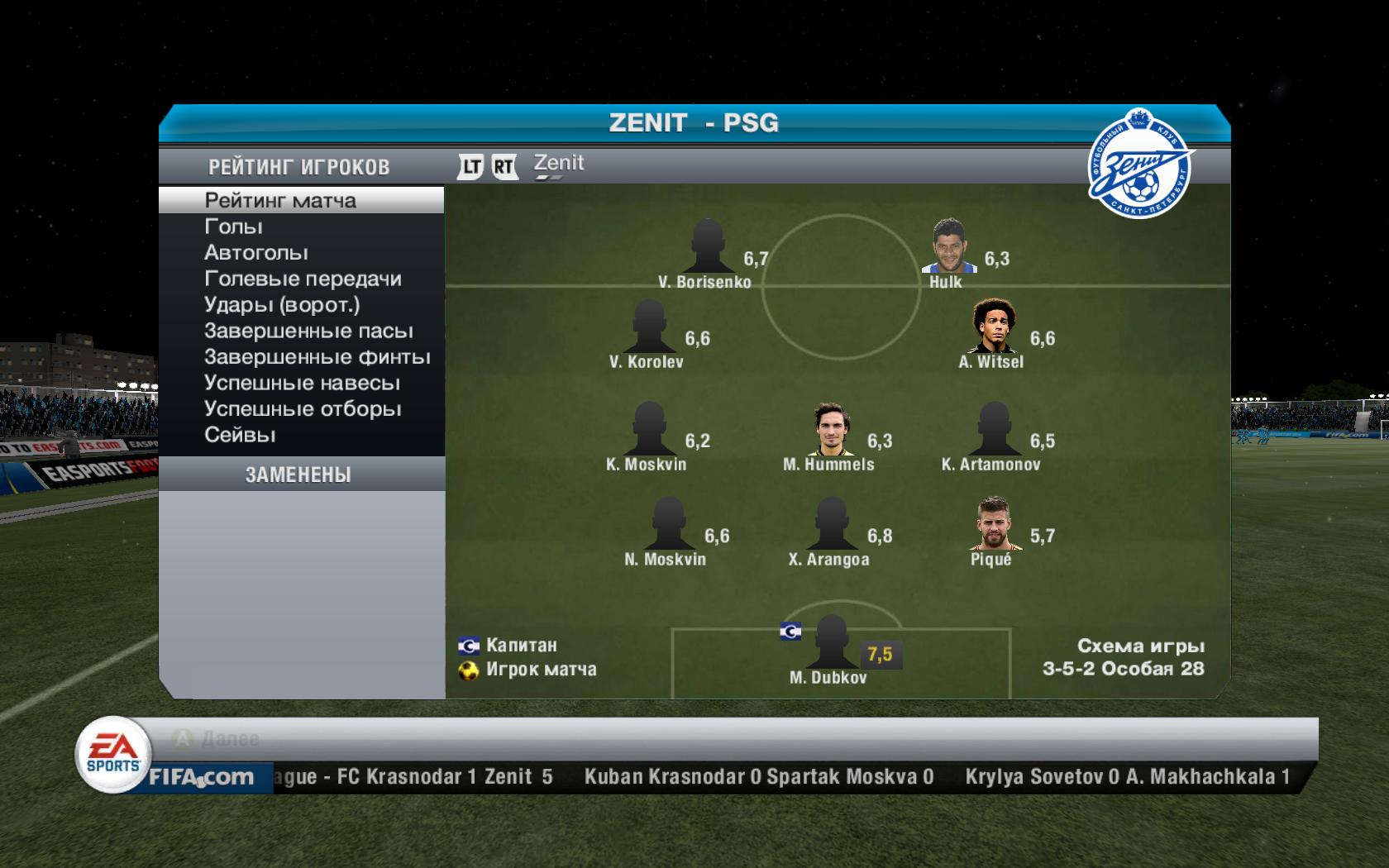The height and width of the screenshot is (868, 1389).
Task: Open the Автоголы stat
Action: coord(256,252)
